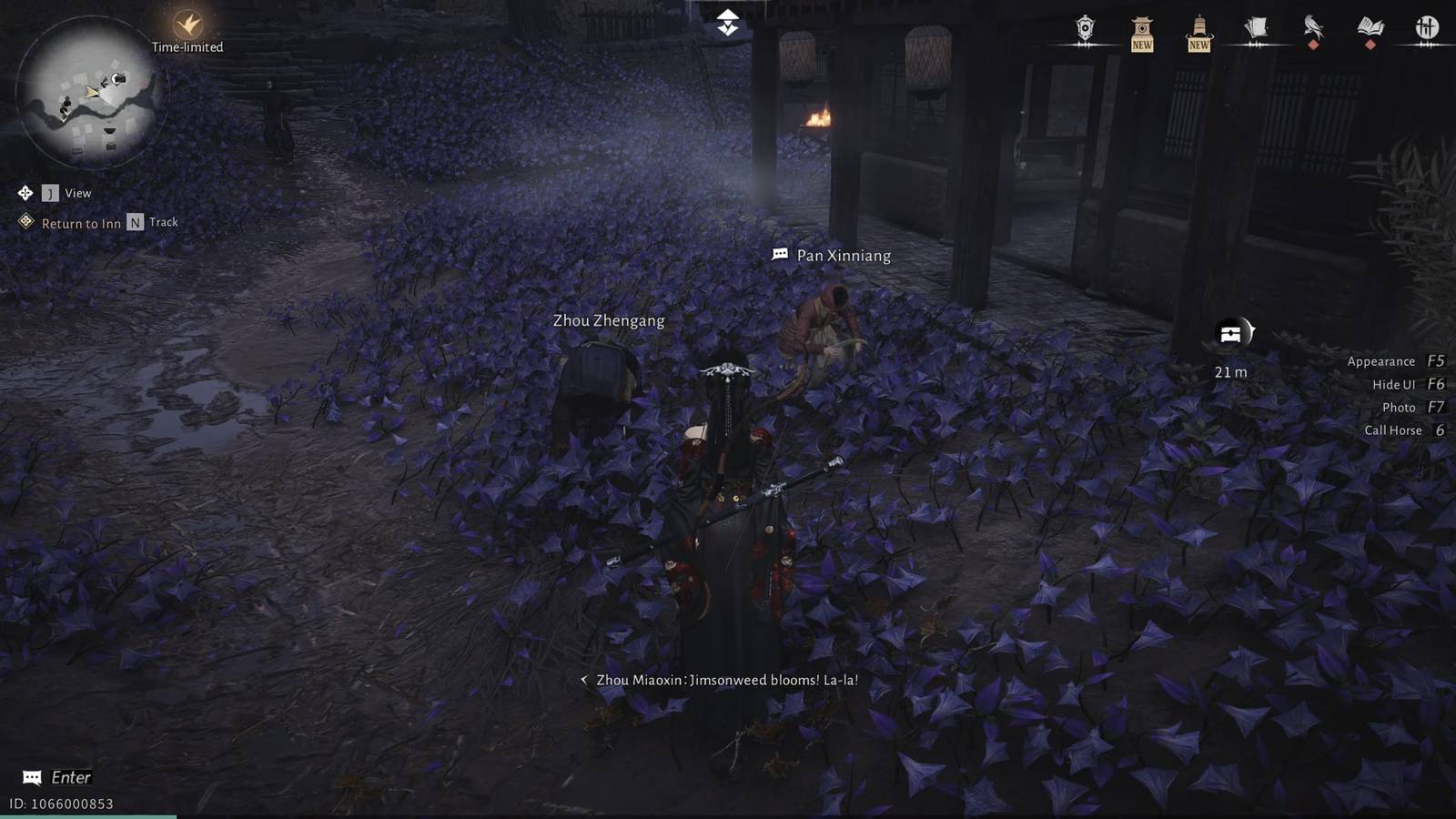Expand Zhou Miaoxin's chat message arrow

point(586,680)
